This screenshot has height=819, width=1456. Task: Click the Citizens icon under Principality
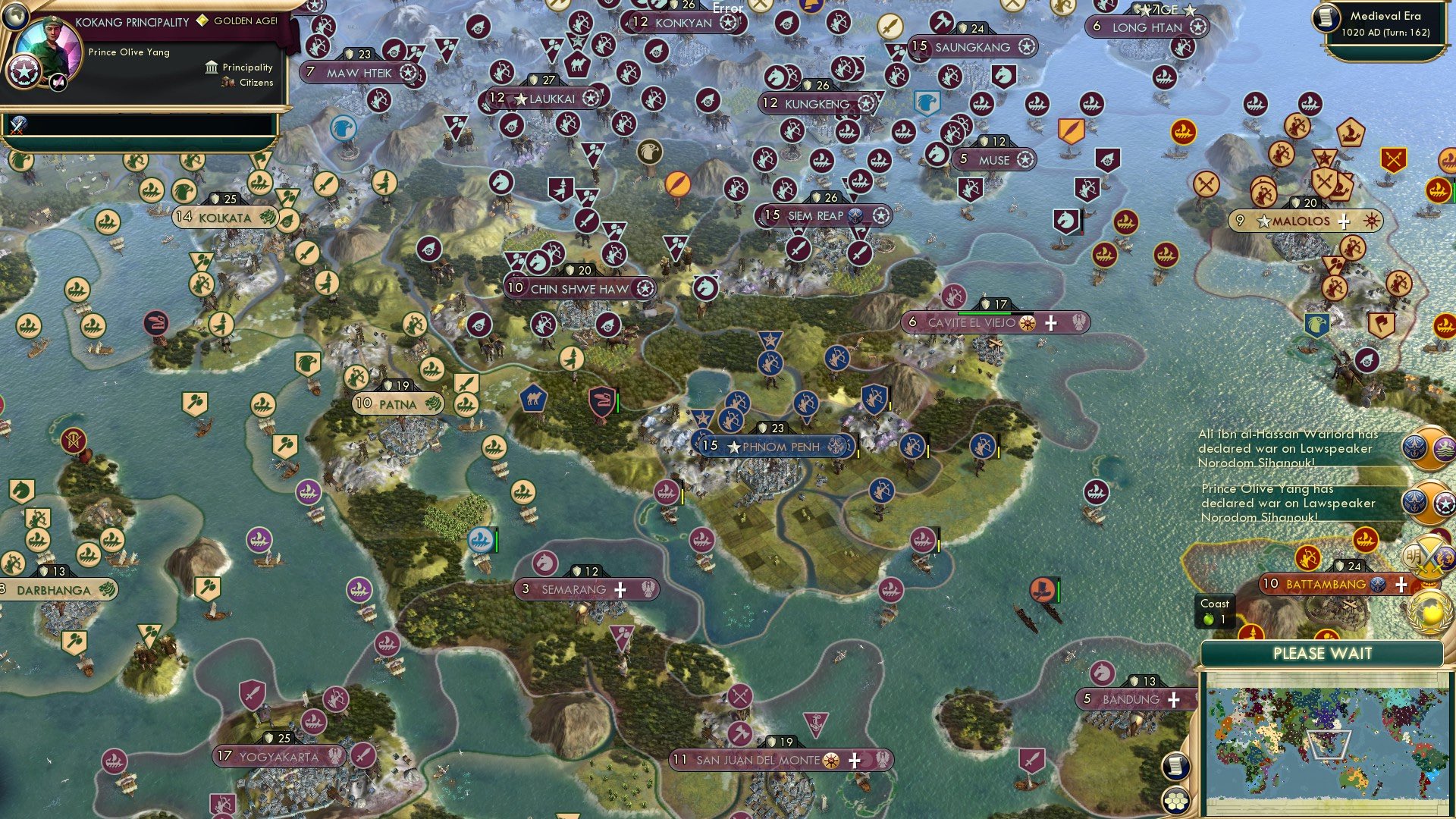(228, 83)
